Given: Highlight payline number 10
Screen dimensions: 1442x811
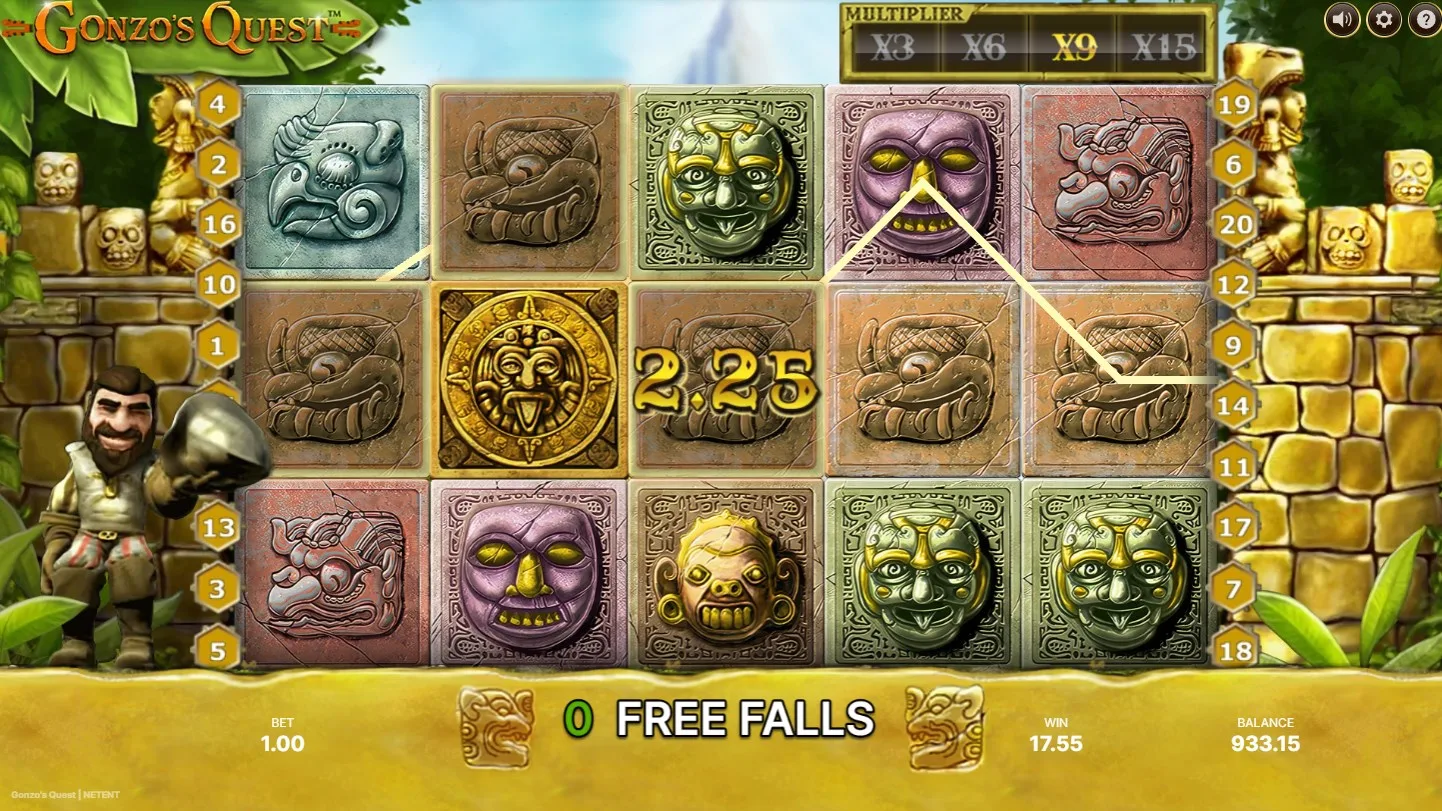Looking at the screenshot, I should click(x=218, y=284).
